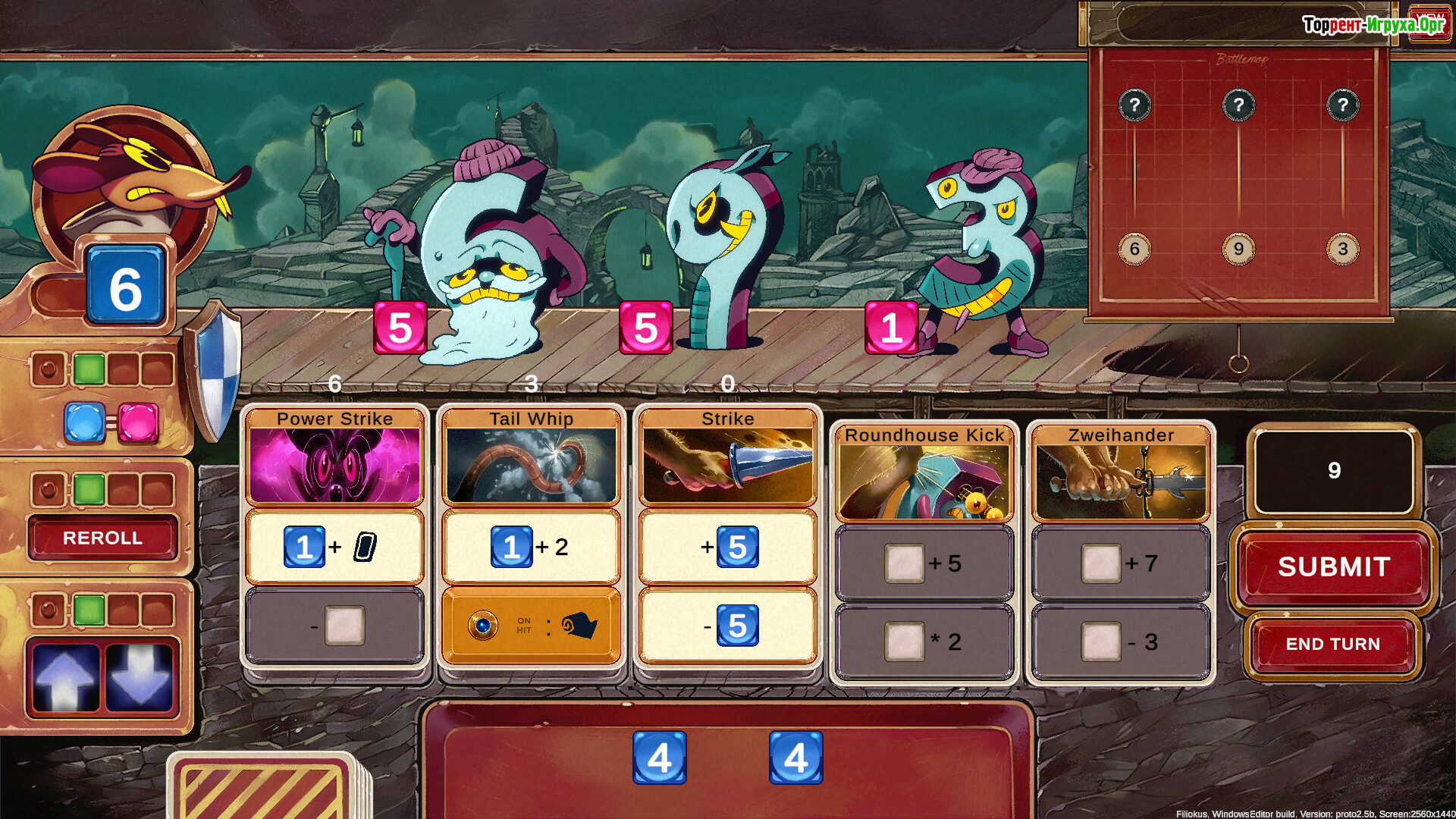1456x819 pixels.
Task: Select battlemap node numbered 6
Action: [1134, 249]
